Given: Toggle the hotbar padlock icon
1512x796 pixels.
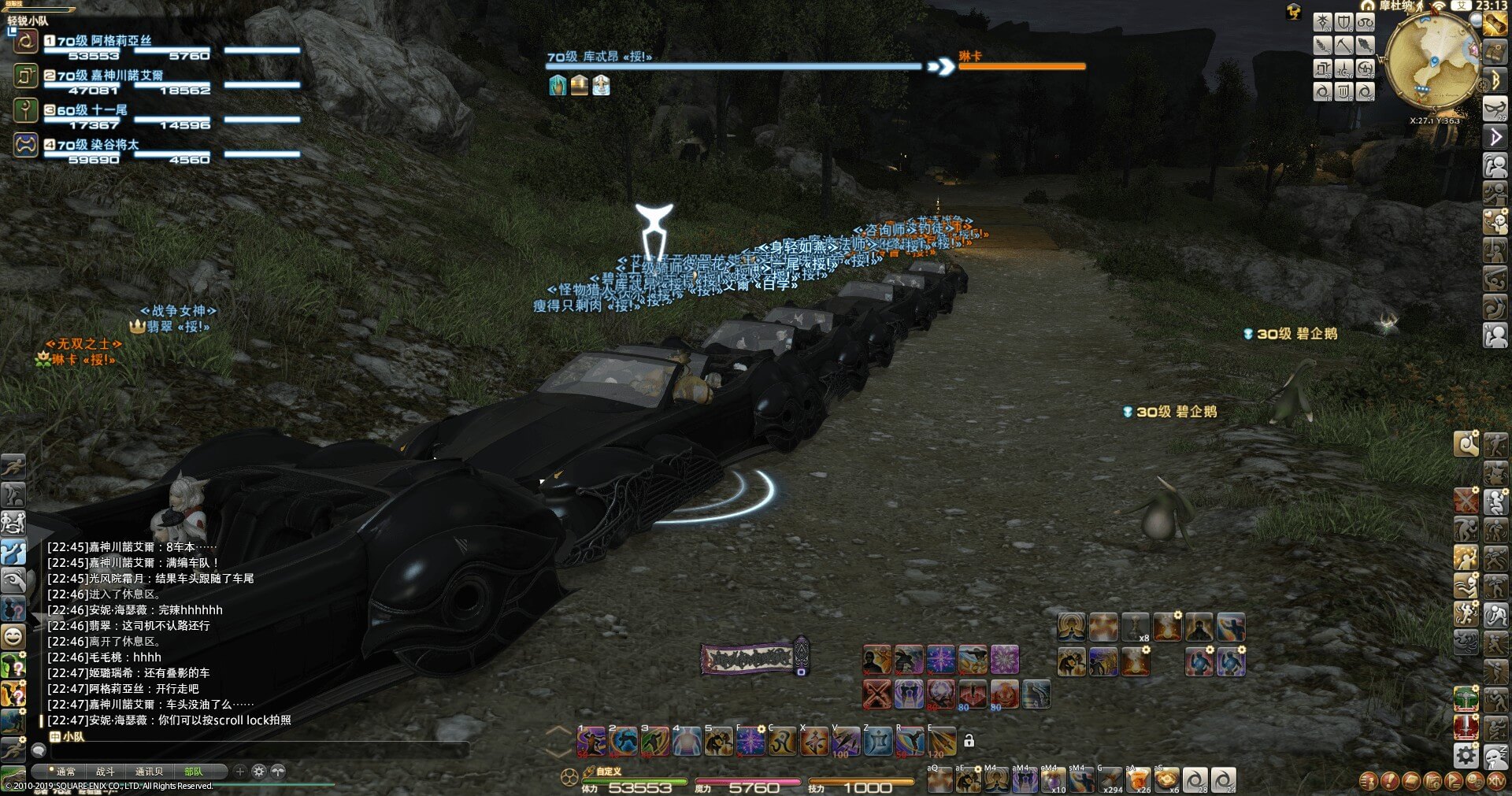Looking at the screenshot, I should click(x=969, y=741).
